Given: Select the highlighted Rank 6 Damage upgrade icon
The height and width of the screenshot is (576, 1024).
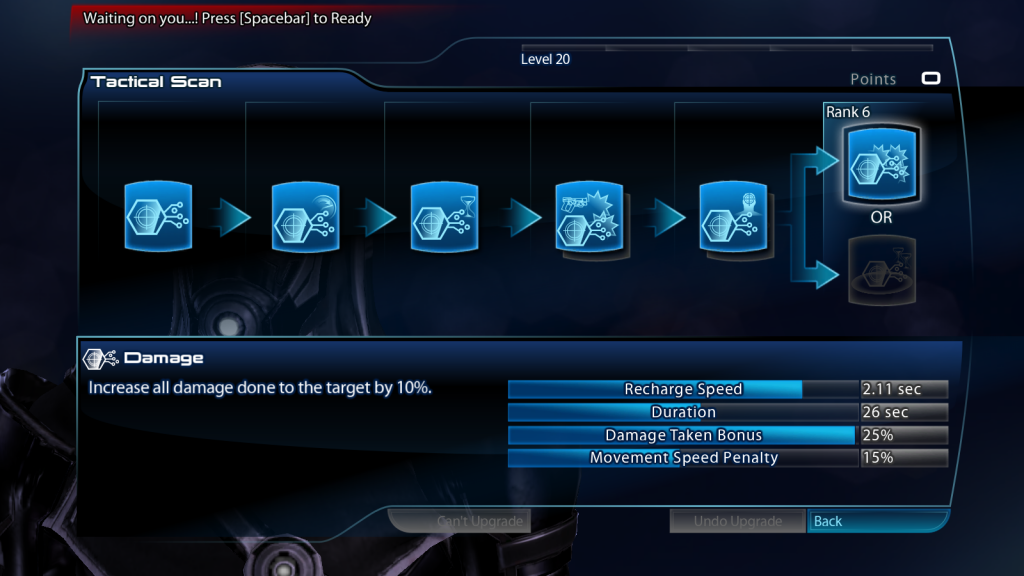Looking at the screenshot, I should click(880, 165).
